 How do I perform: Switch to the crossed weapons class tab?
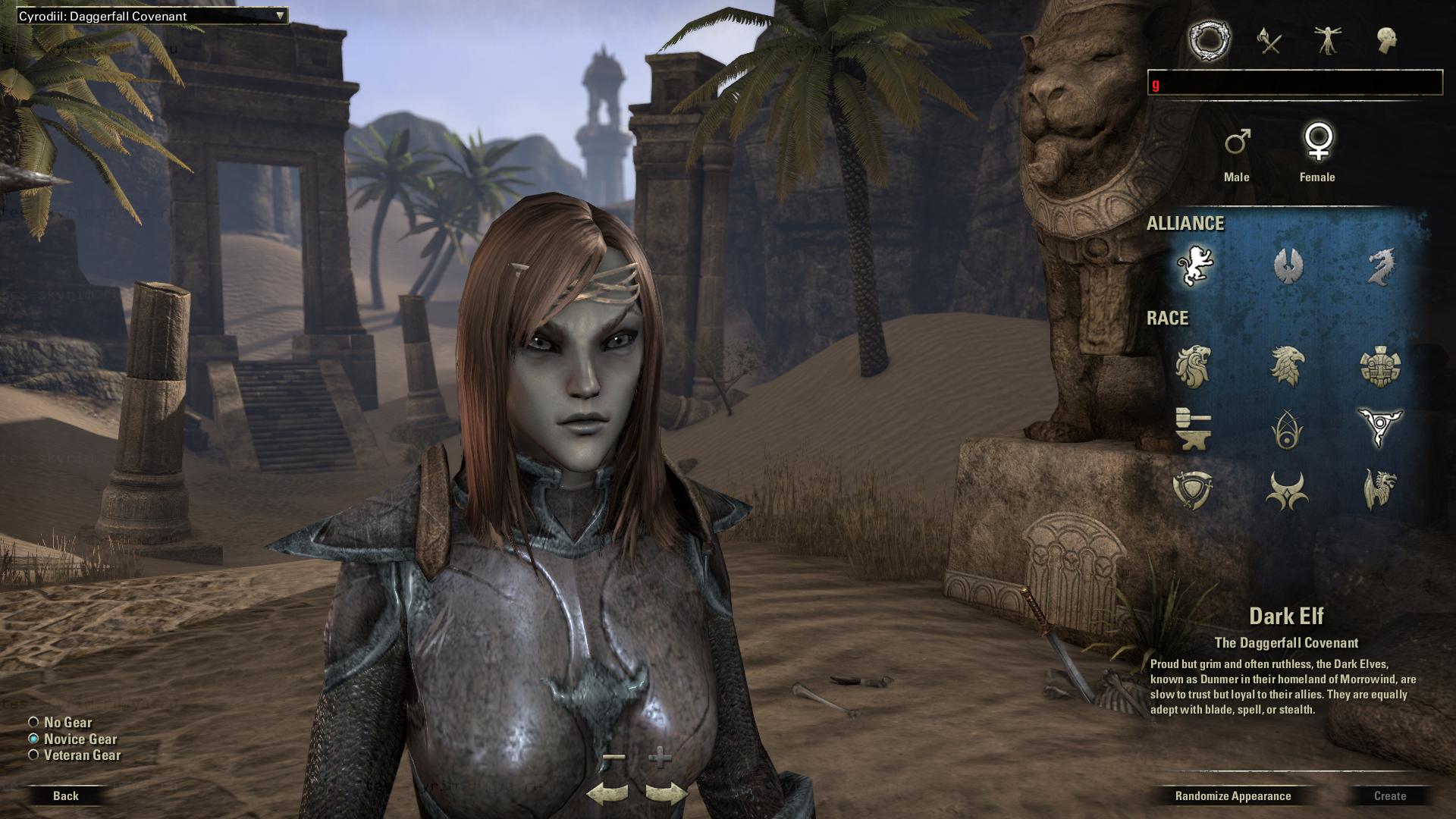(x=1269, y=40)
